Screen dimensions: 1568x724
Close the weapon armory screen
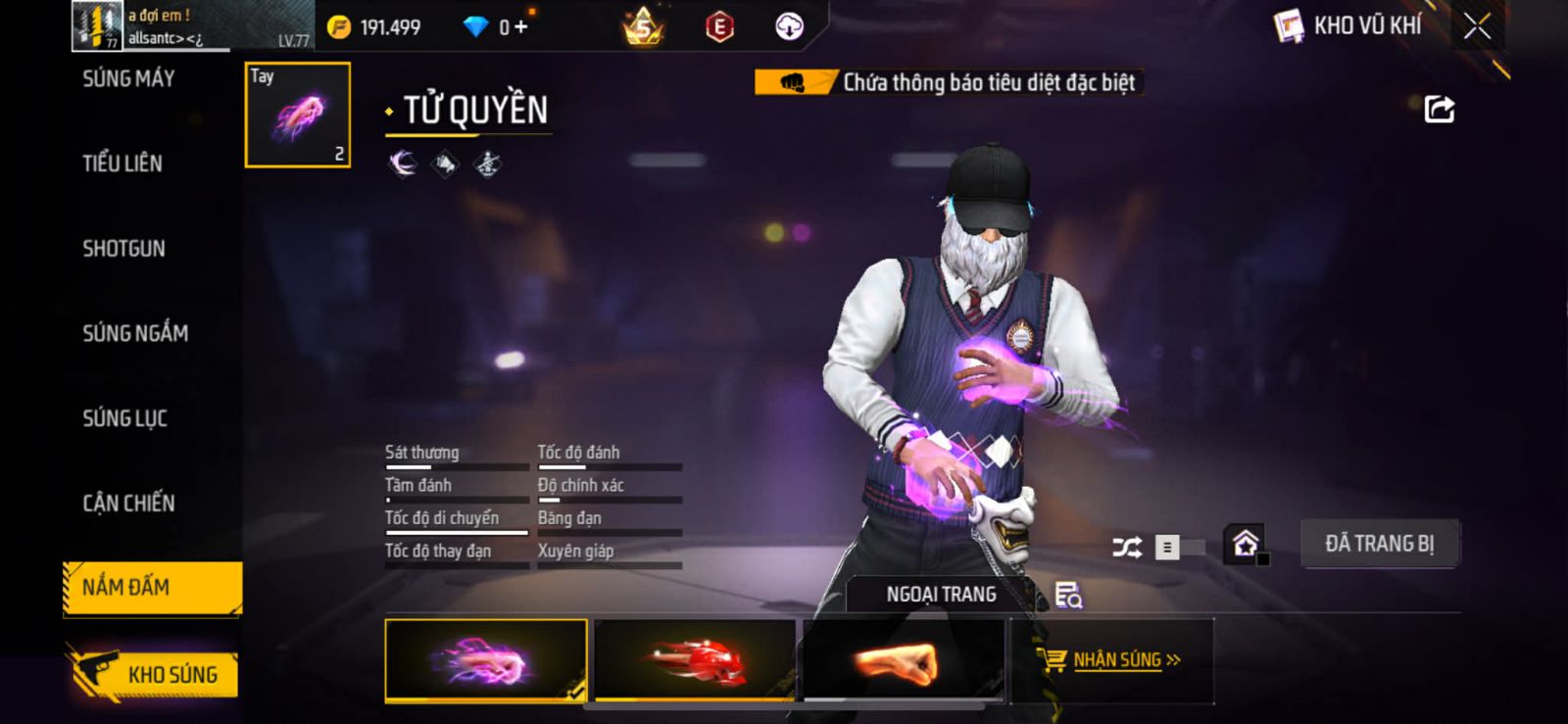click(x=1477, y=26)
